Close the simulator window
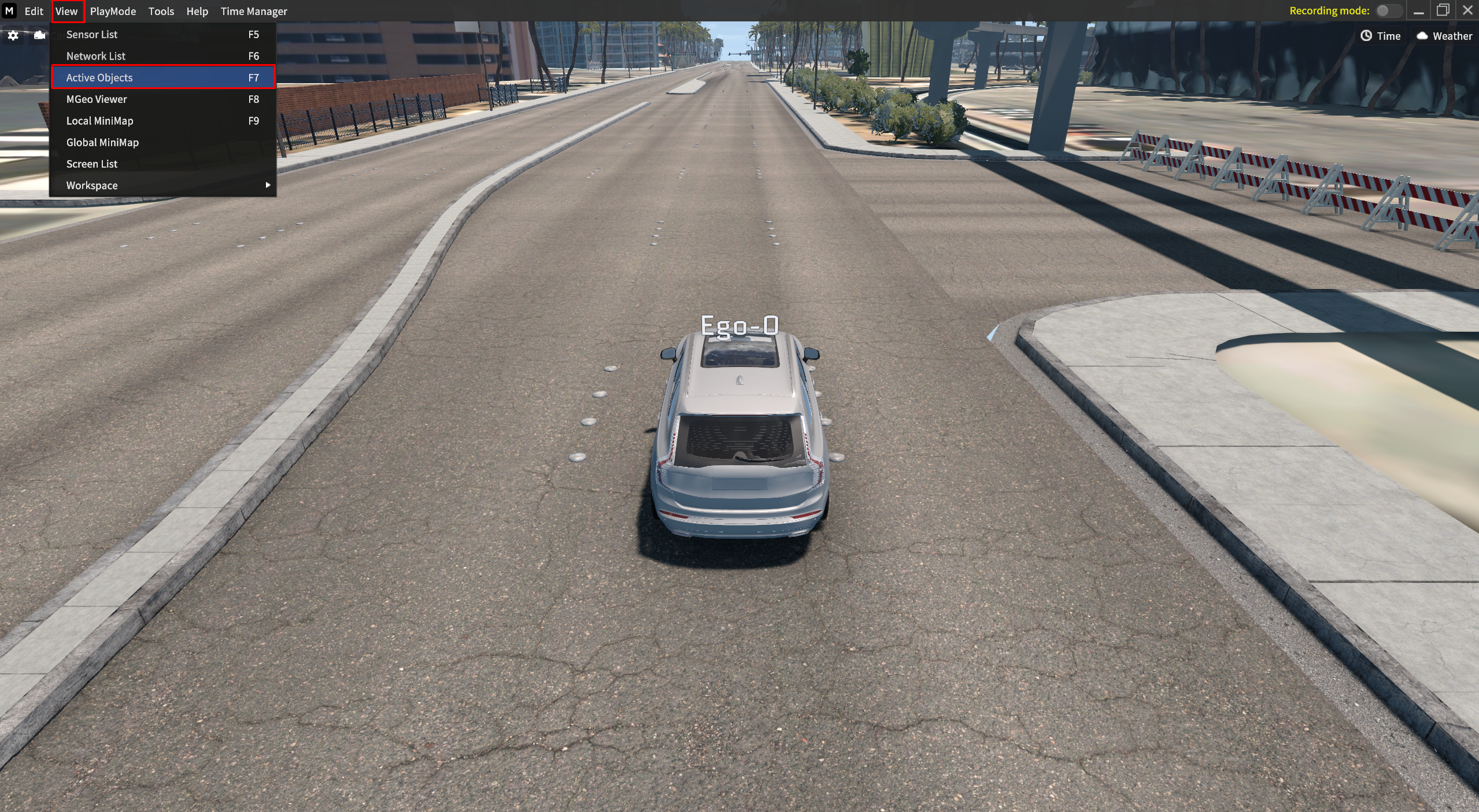 (1467, 10)
